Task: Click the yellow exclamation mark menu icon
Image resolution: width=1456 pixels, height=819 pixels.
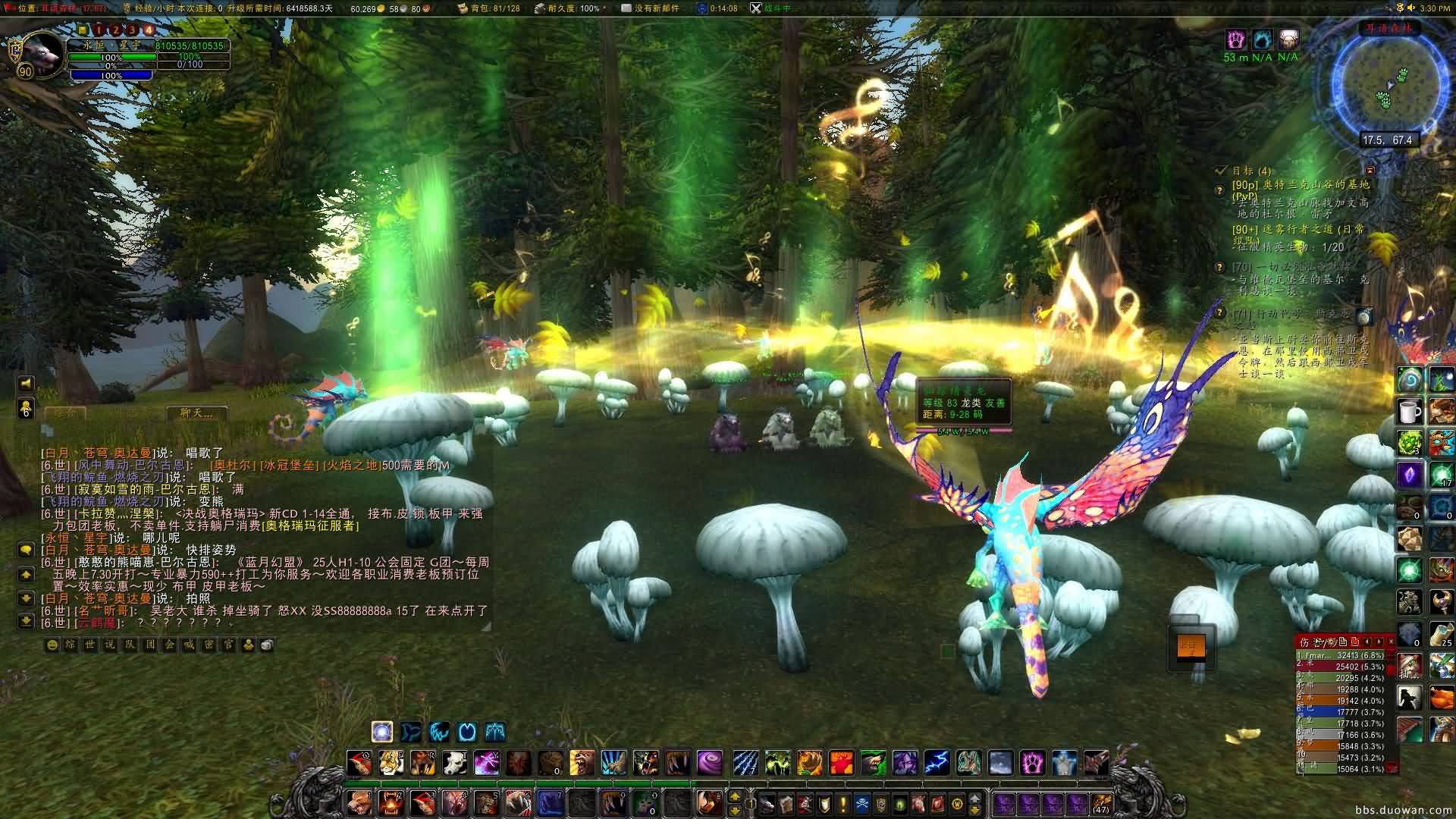Action: (843, 803)
